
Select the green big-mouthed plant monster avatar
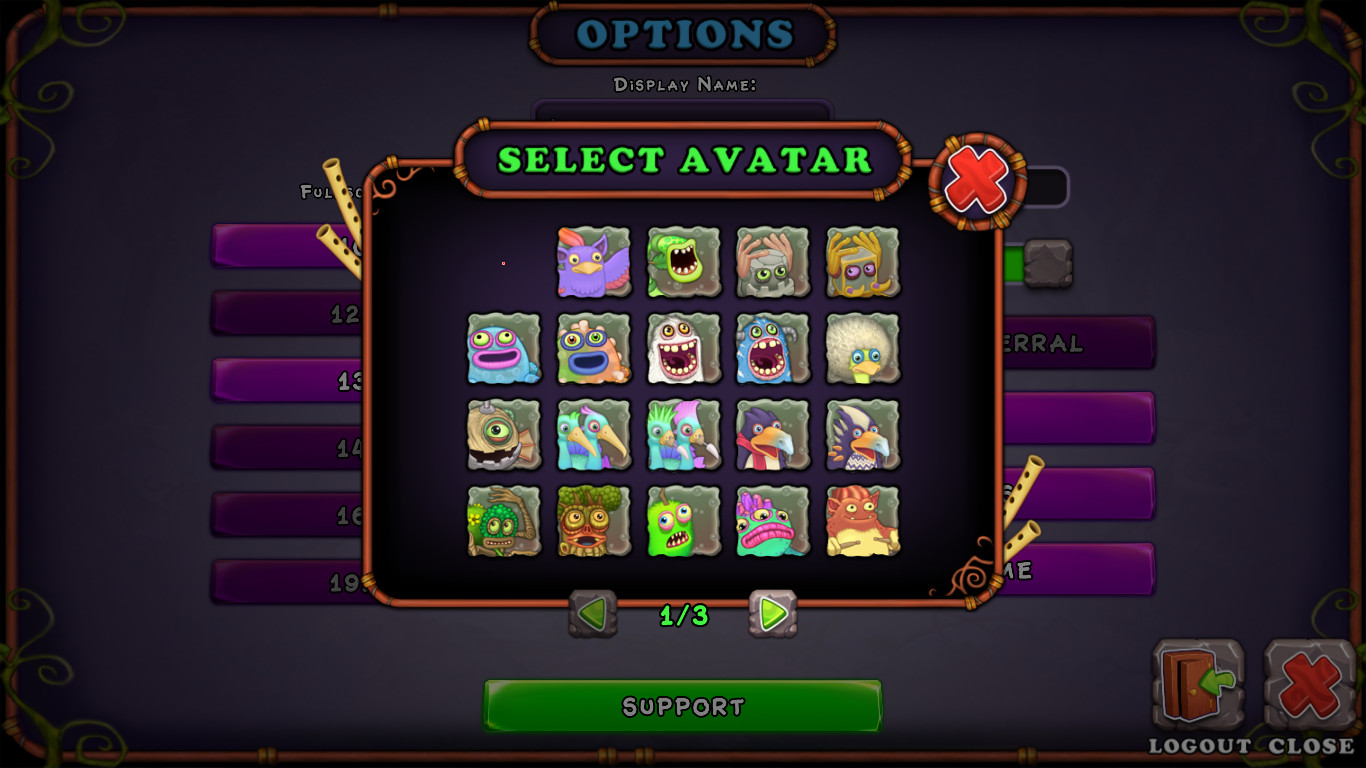683,263
